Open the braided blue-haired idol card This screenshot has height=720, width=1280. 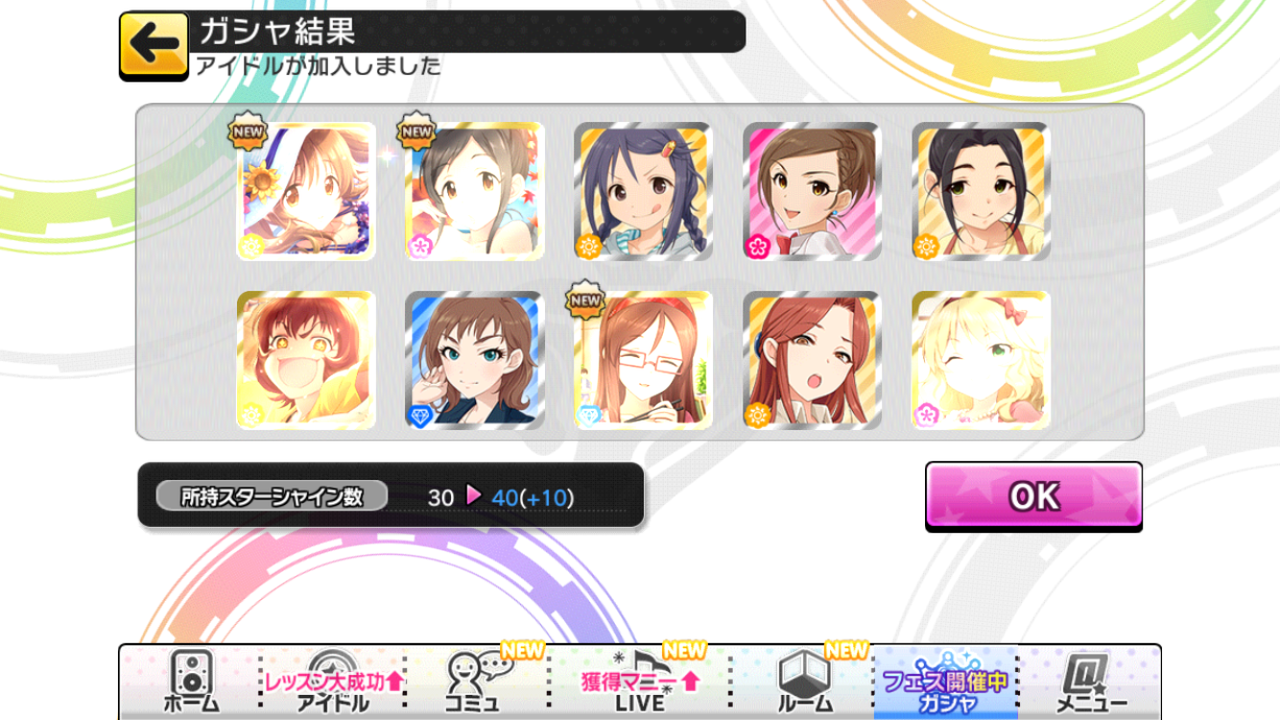(642, 190)
